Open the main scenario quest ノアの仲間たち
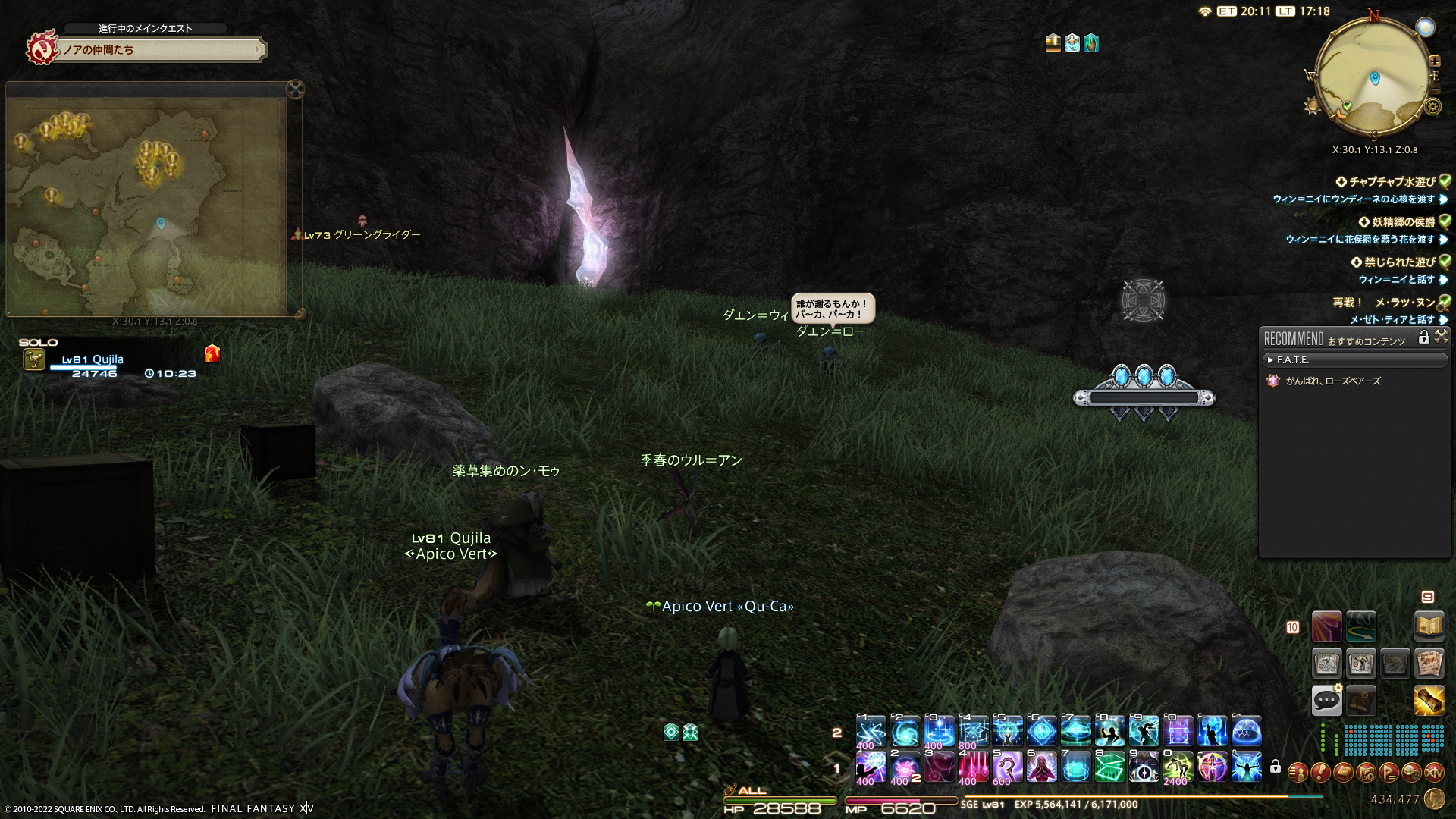The width and height of the screenshot is (1456, 819). [159, 50]
